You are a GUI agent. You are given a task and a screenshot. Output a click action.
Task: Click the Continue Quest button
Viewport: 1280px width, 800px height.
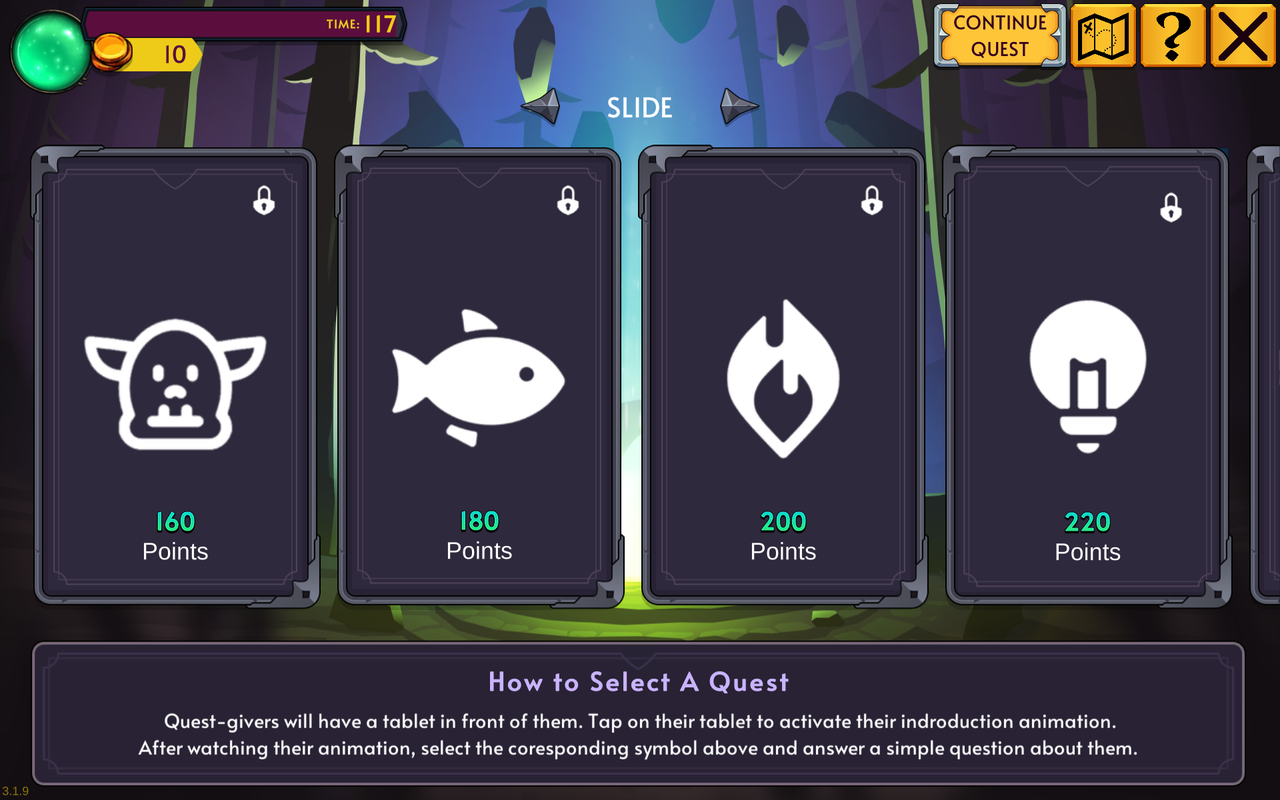pyautogui.click(x=999, y=36)
